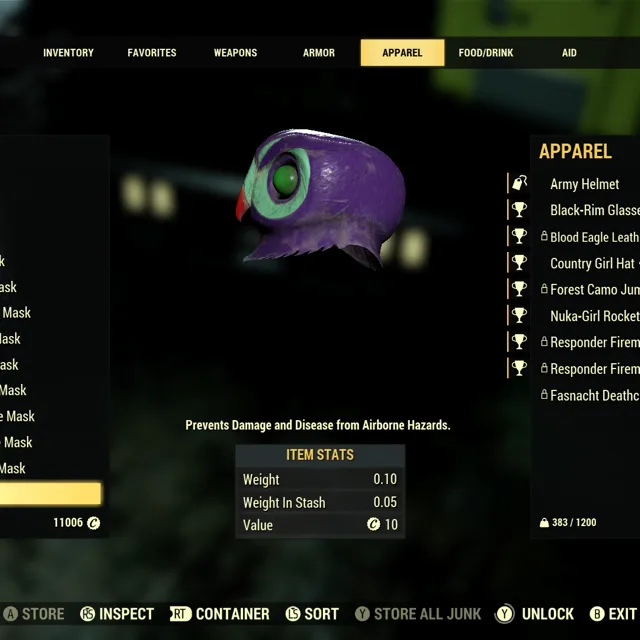640x640 pixels.
Task: Select the Fasnacht Deathclaw mask row
Action: pos(593,395)
